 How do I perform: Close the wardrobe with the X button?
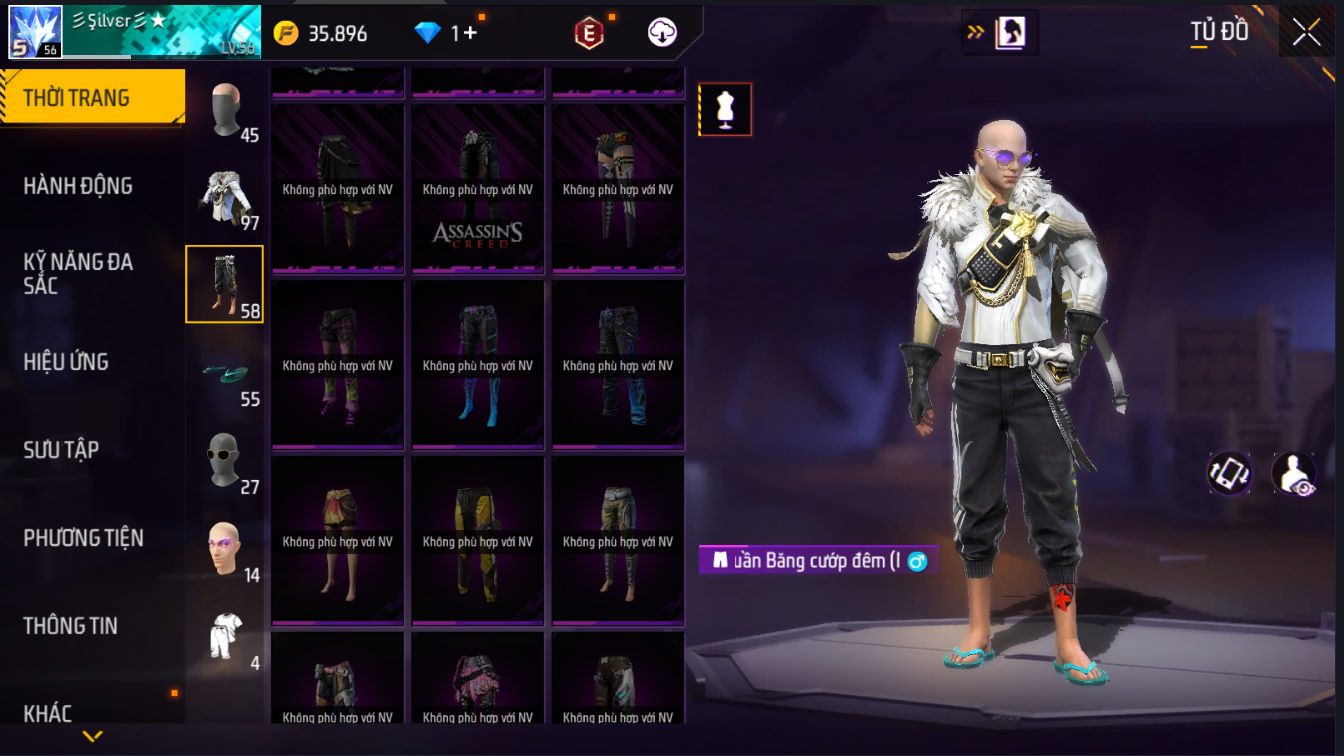(1306, 32)
